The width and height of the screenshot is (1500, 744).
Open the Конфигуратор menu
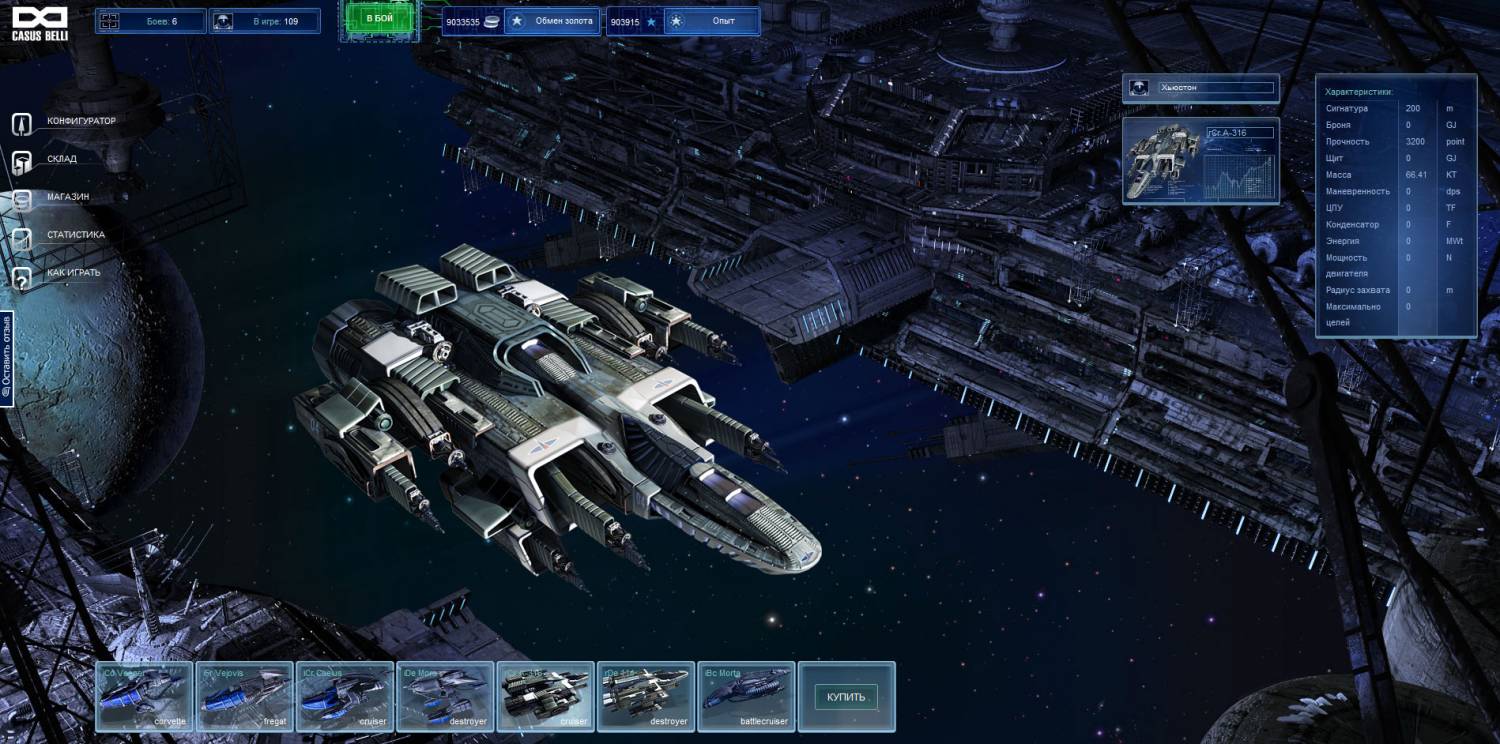[x=80, y=122]
